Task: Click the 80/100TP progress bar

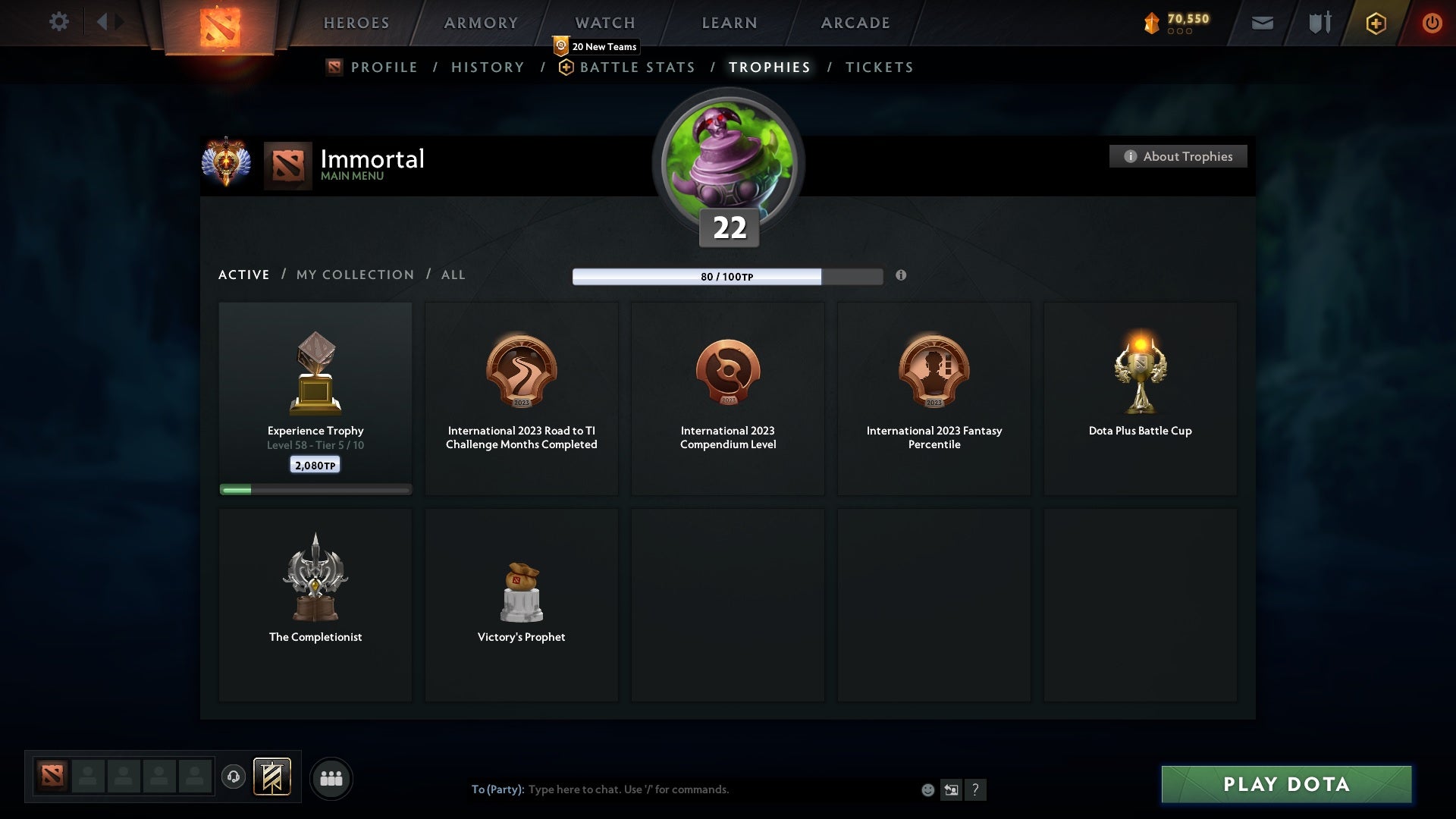Action: (x=726, y=276)
